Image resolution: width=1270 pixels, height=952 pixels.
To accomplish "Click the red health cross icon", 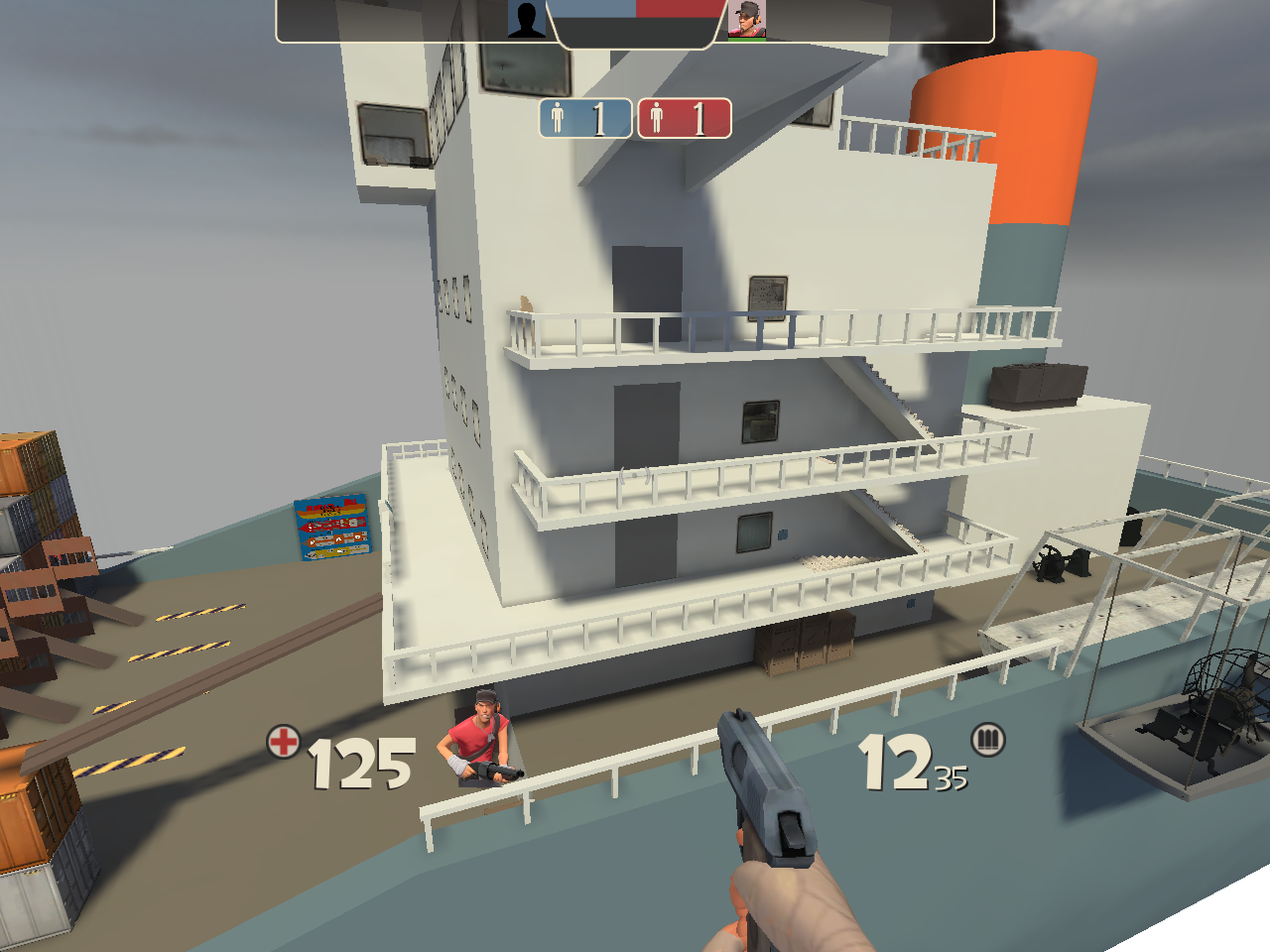I will 284,741.
